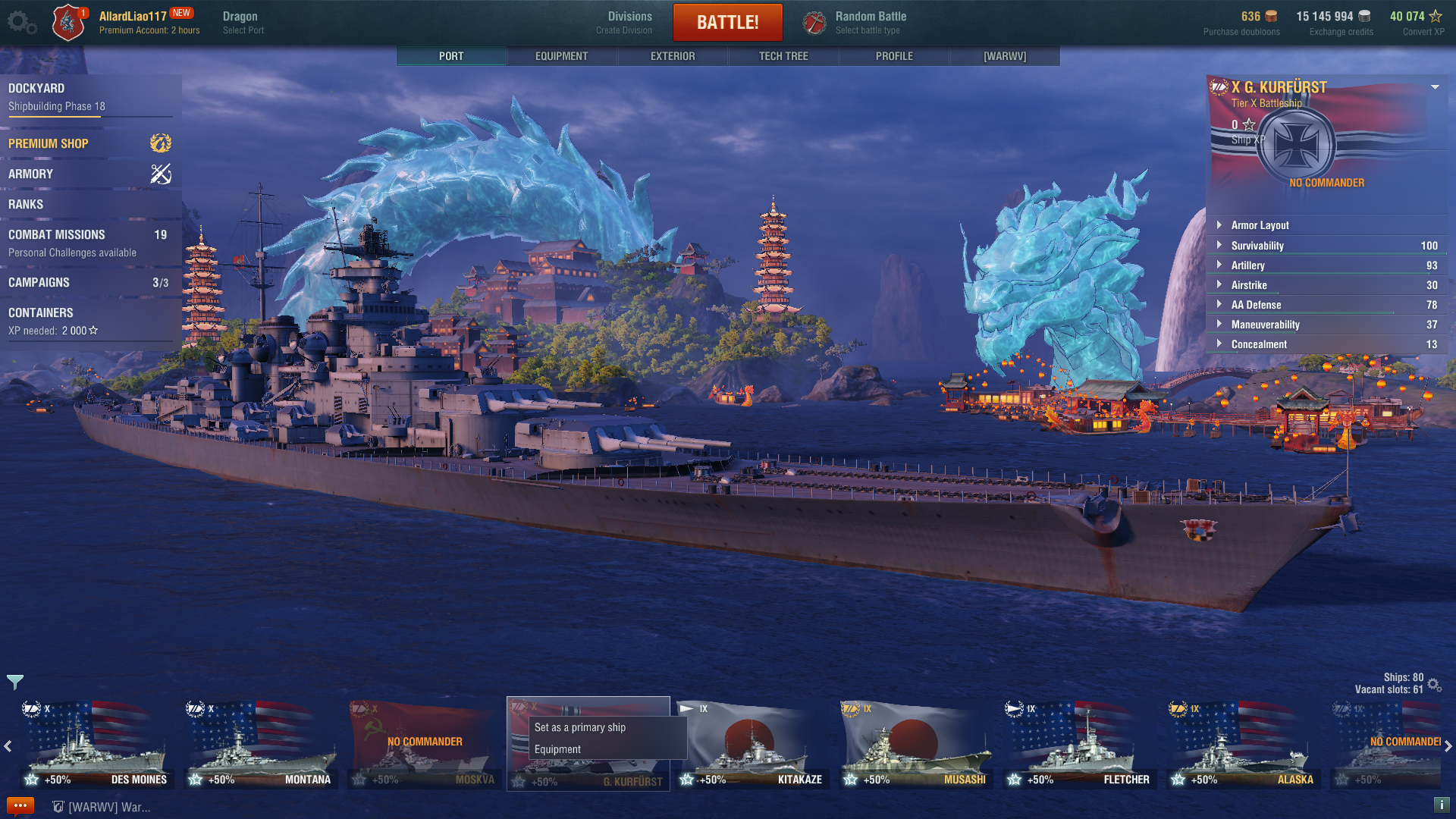1456x819 pixels.
Task: Select Equipment in the context menu
Action: coord(557,749)
